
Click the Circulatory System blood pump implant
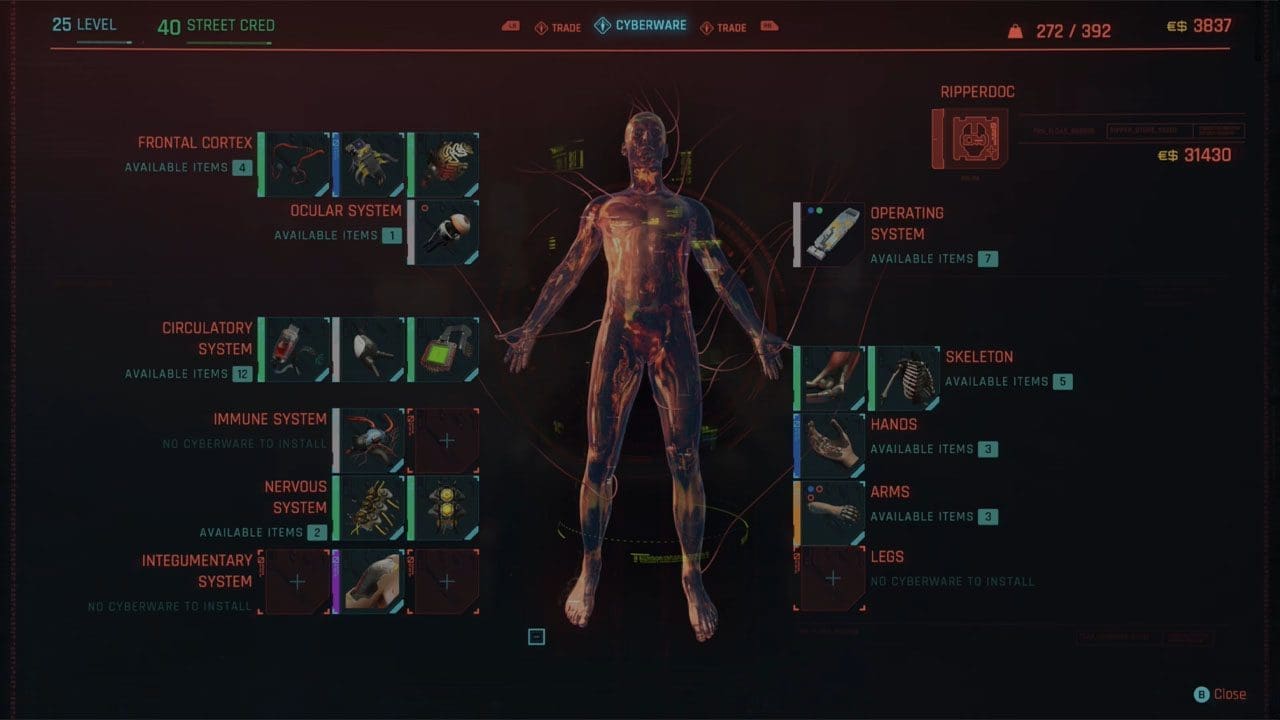tap(296, 348)
